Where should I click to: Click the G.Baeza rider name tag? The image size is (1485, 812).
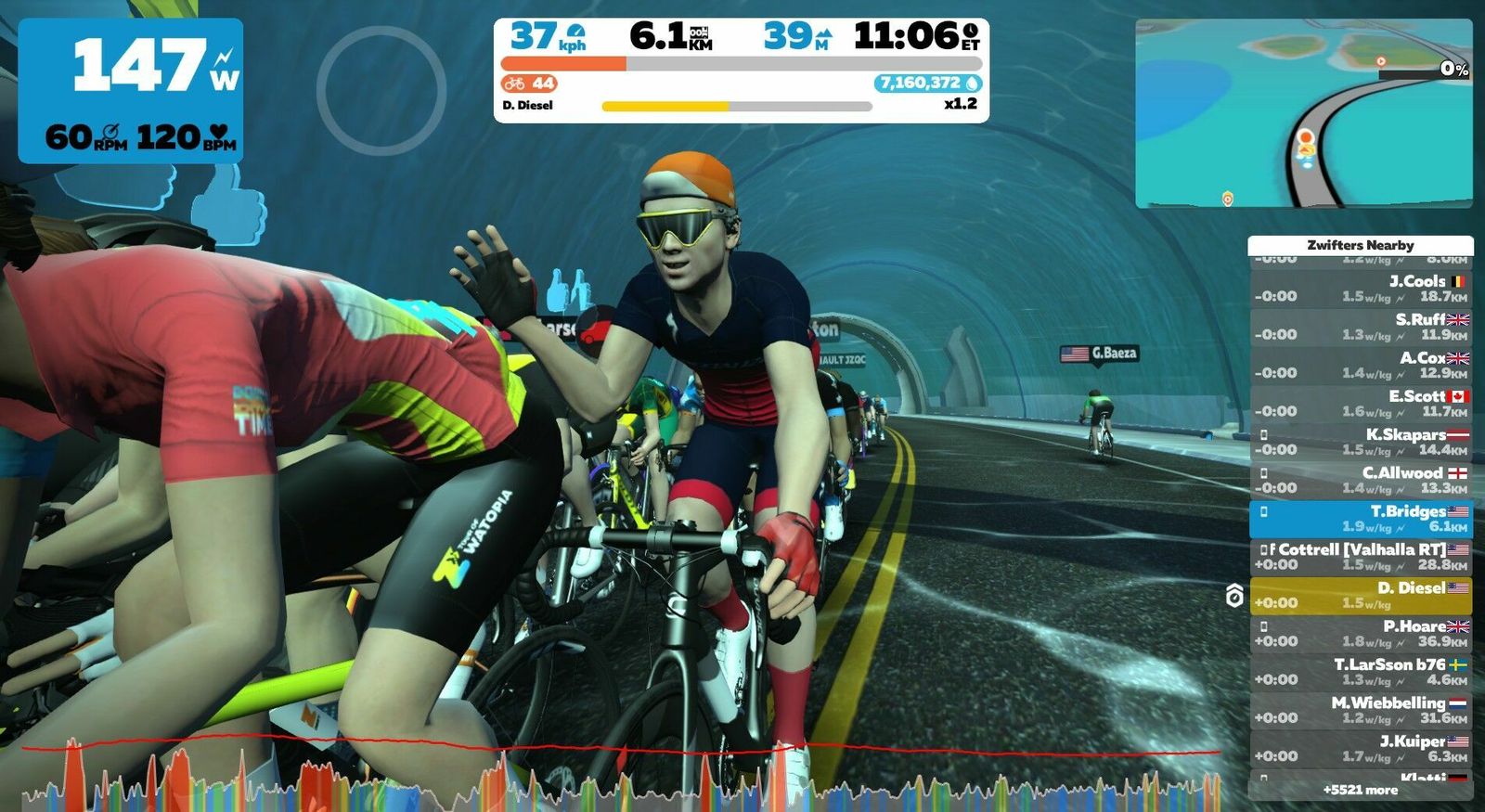pos(1099,354)
